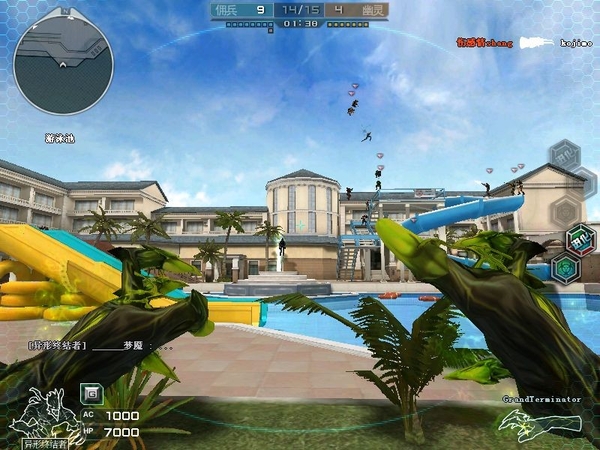600x450 pixels.
Task: Activate the bright red-green 进化 hexagon skill
Action: 580,240
